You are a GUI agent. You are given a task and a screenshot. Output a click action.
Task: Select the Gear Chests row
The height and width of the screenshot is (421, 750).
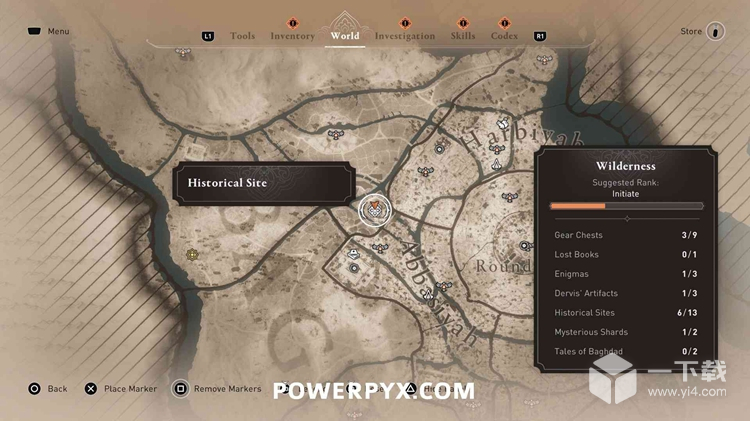(626, 235)
